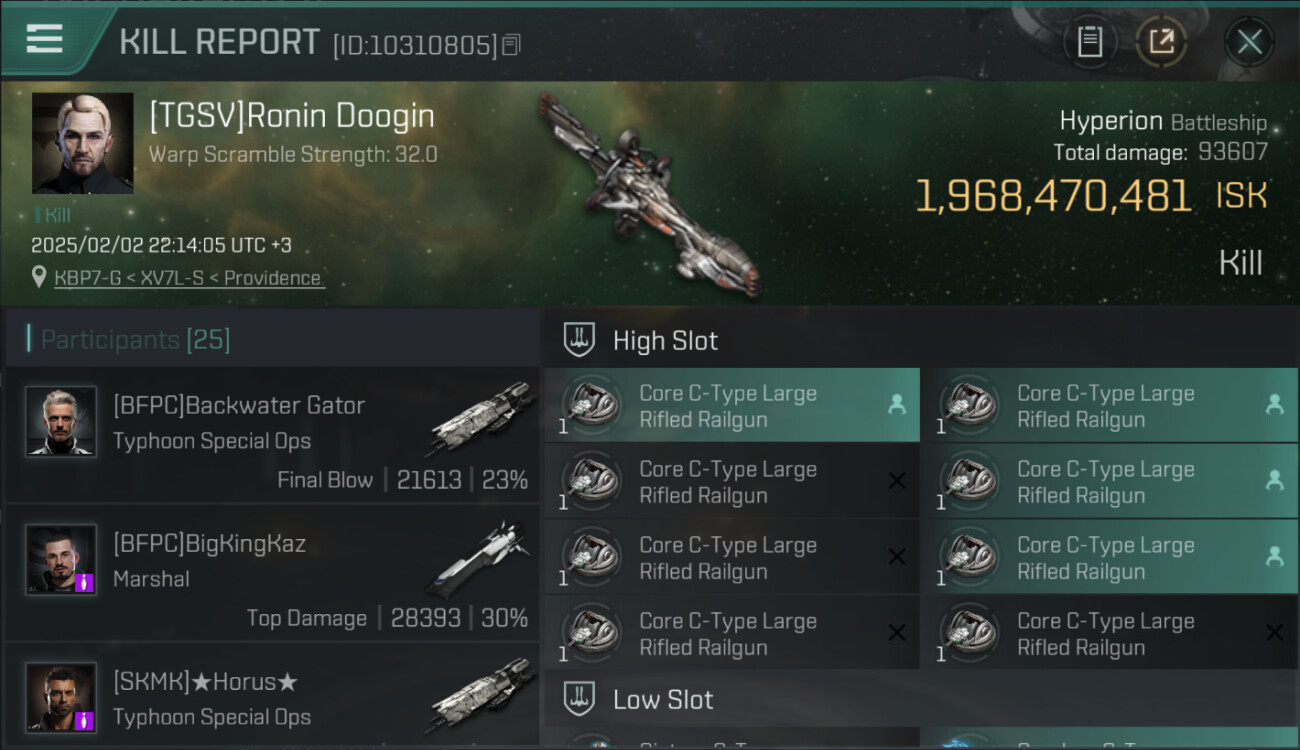Screen dimensions: 1300x750
Task: Open the clipboard notes icon
Action: 1089,42
